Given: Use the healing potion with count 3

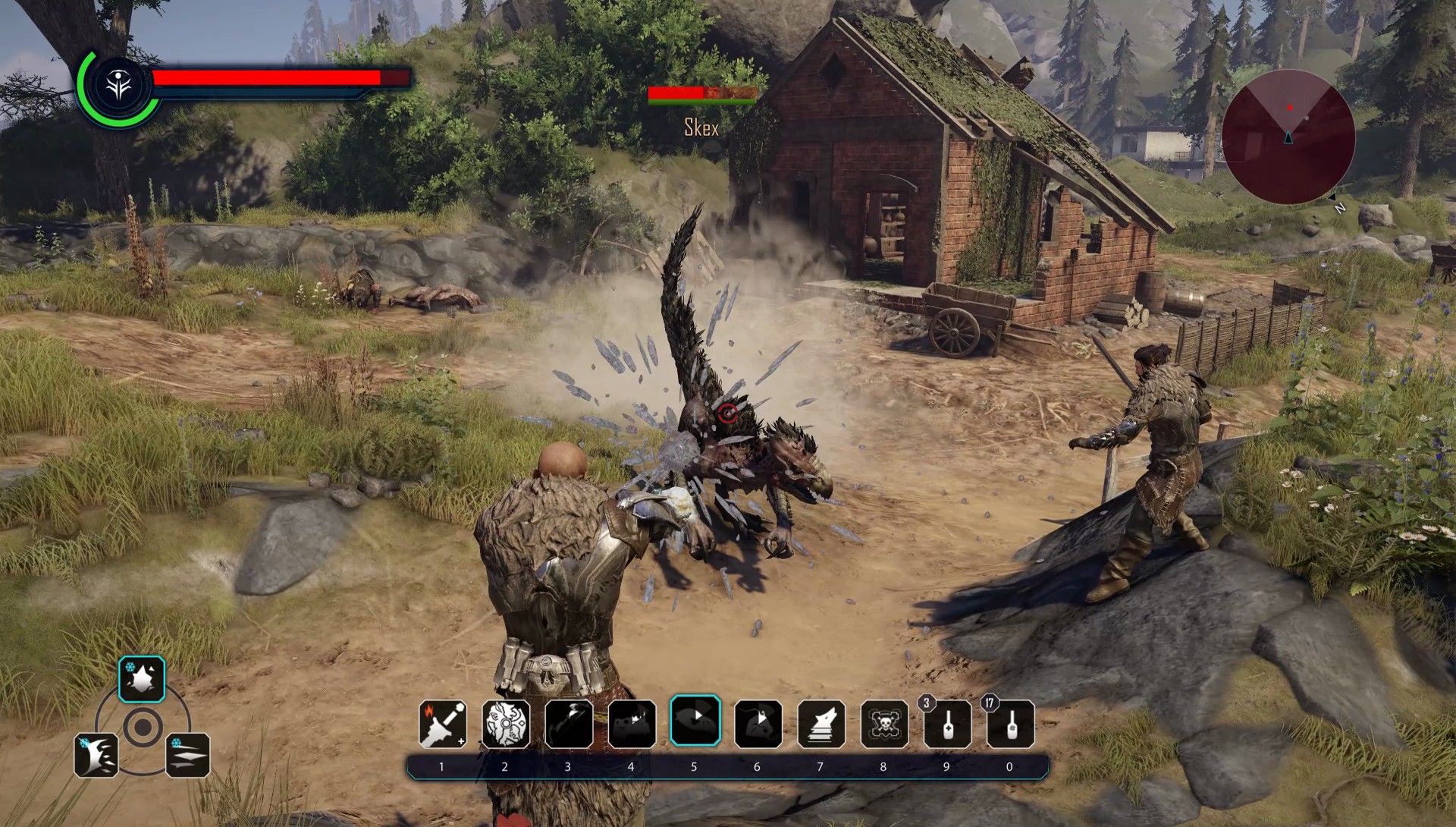Looking at the screenshot, I should 947,724.
